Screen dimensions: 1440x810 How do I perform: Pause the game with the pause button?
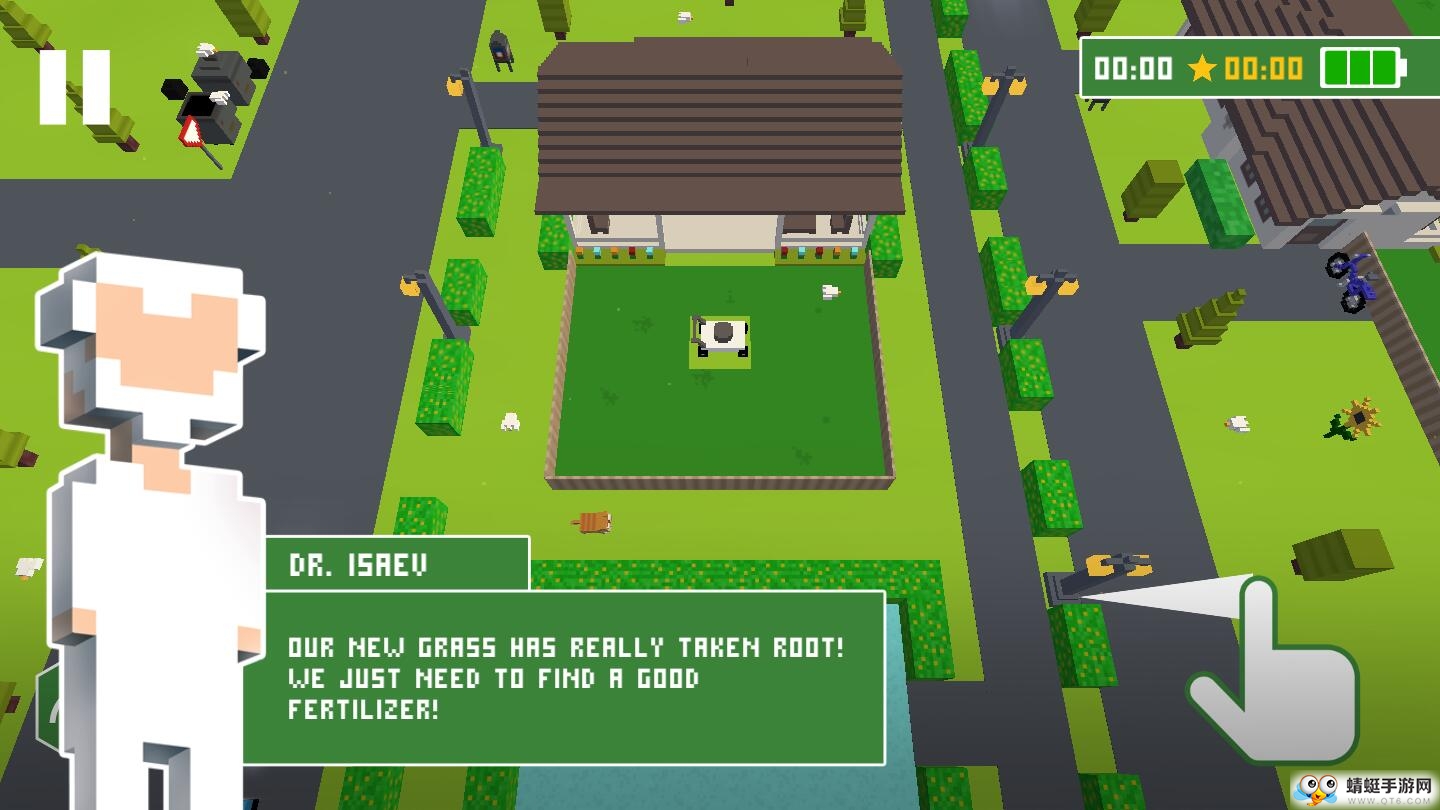point(75,88)
